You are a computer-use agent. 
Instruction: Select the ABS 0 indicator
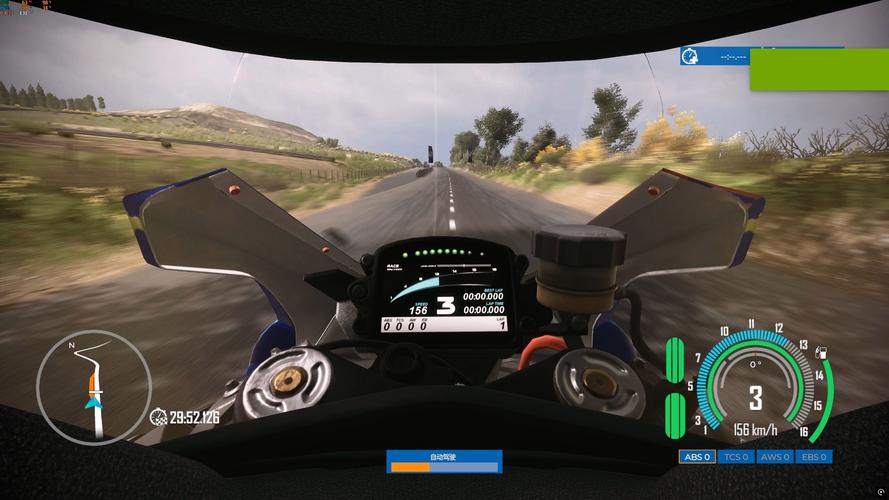(696, 457)
